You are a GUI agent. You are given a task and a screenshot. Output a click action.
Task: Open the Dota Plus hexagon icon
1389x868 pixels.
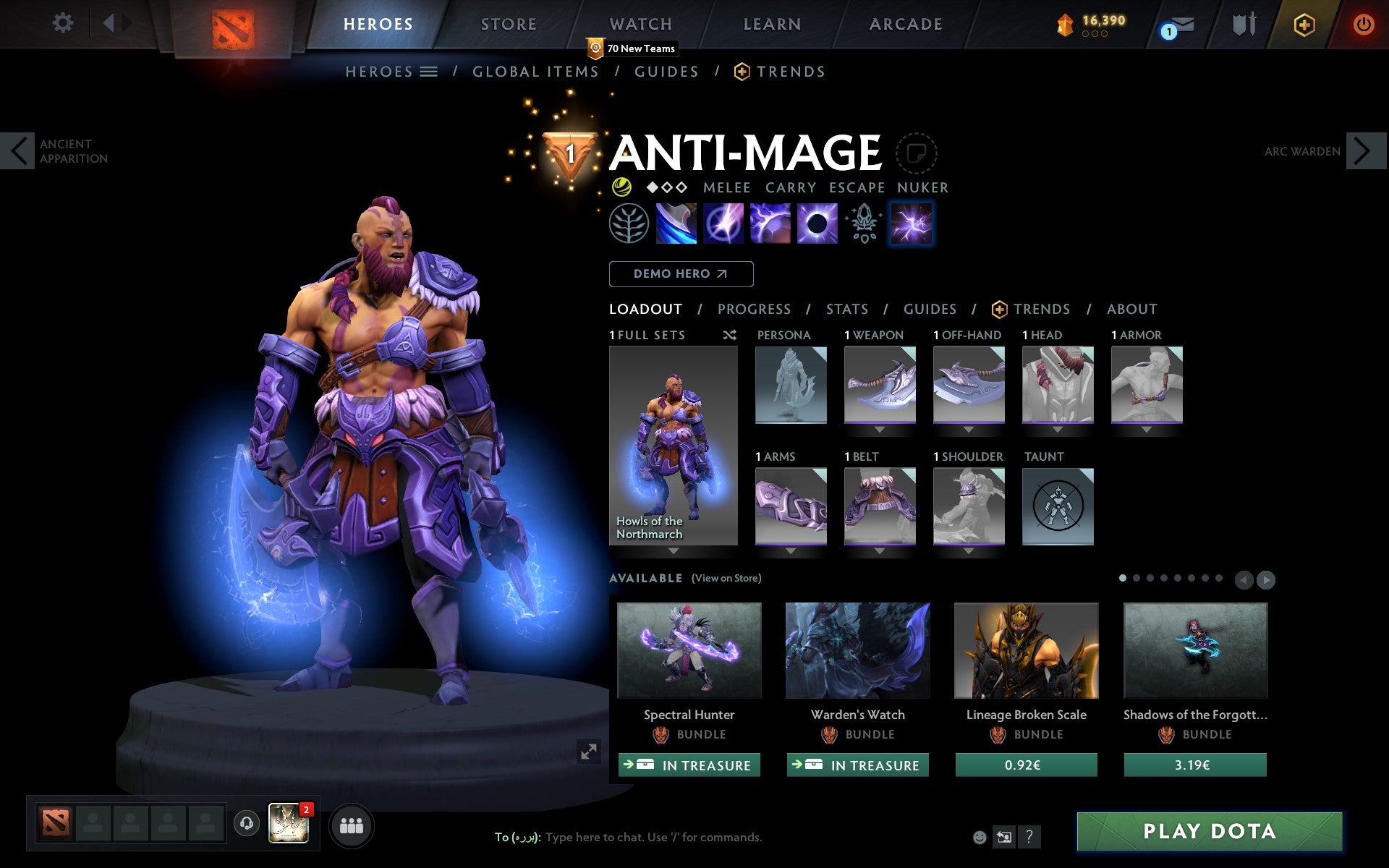click(1302, 23)
